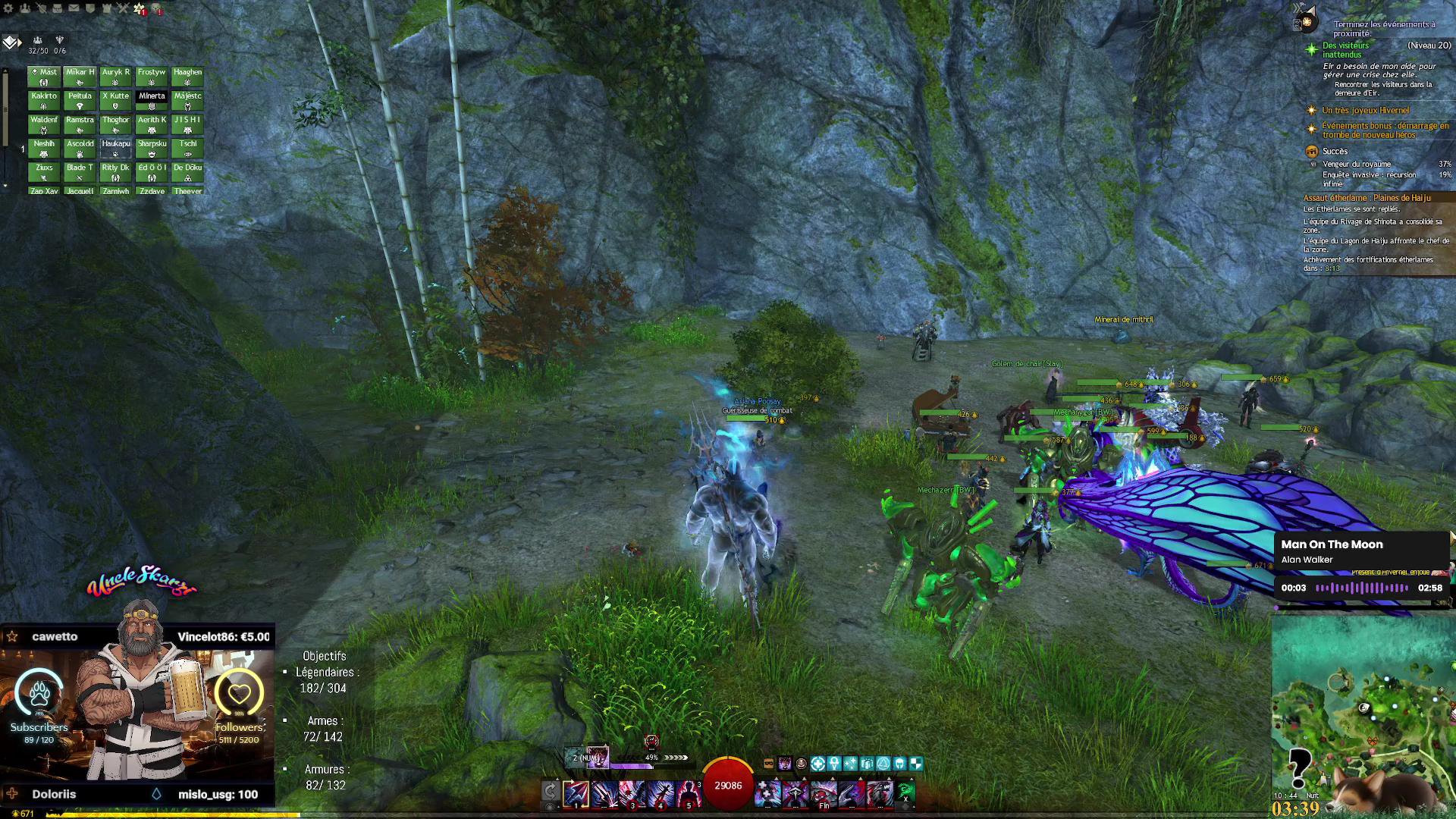The height and width of the screenshot is (819, 1456).
Task: Select squad member De Dōku
Action: [x=187, y=172]
